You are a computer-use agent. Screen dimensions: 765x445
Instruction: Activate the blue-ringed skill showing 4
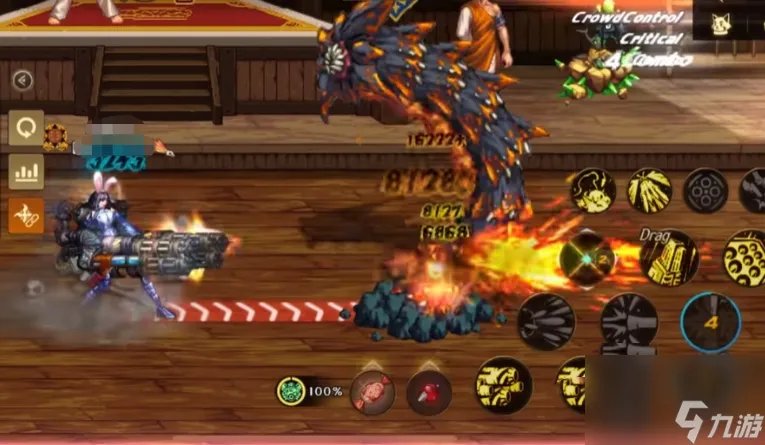710,322
